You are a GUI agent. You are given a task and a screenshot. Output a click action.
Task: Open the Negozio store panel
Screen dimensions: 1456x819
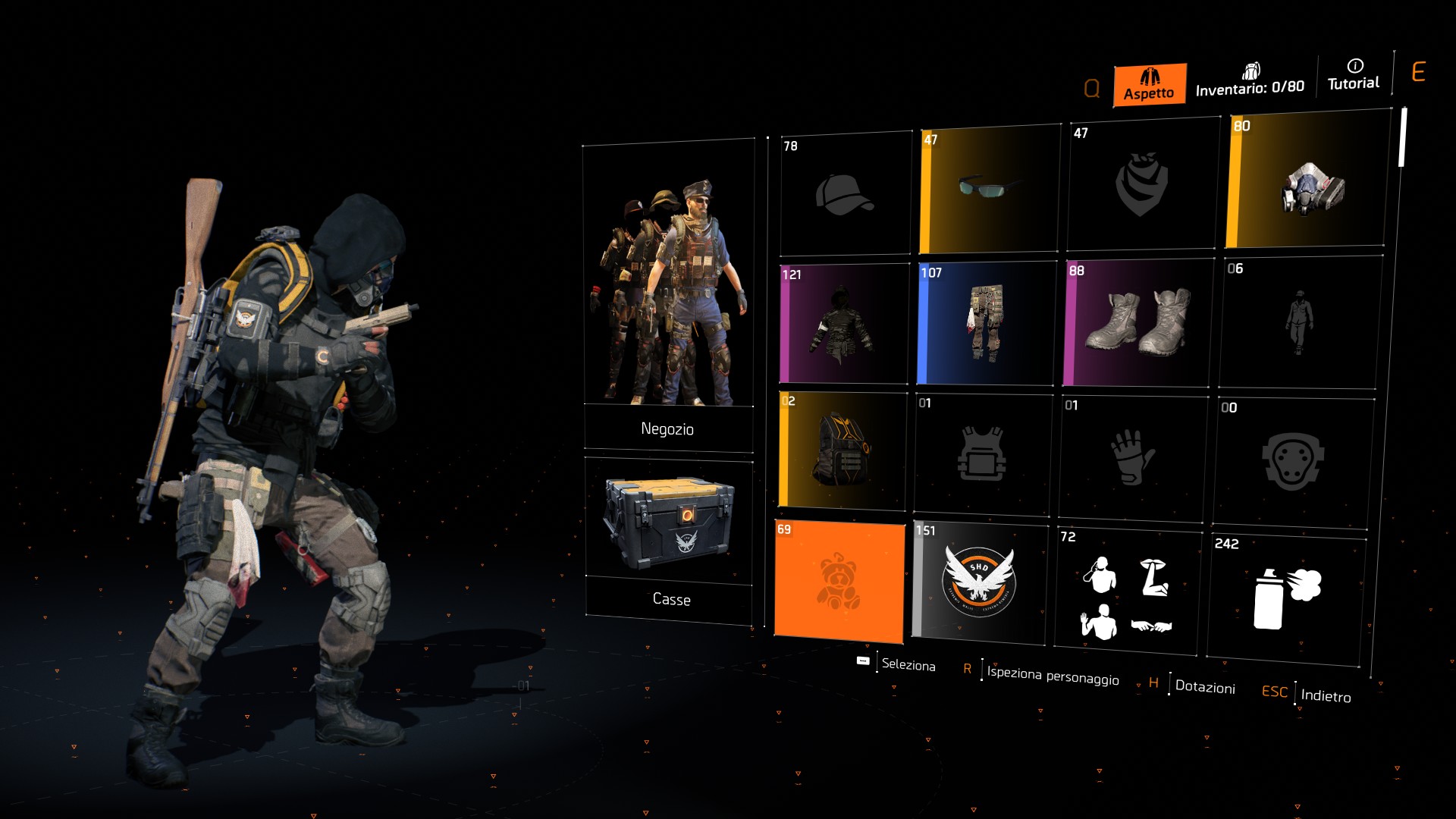(x=668, y=296)
